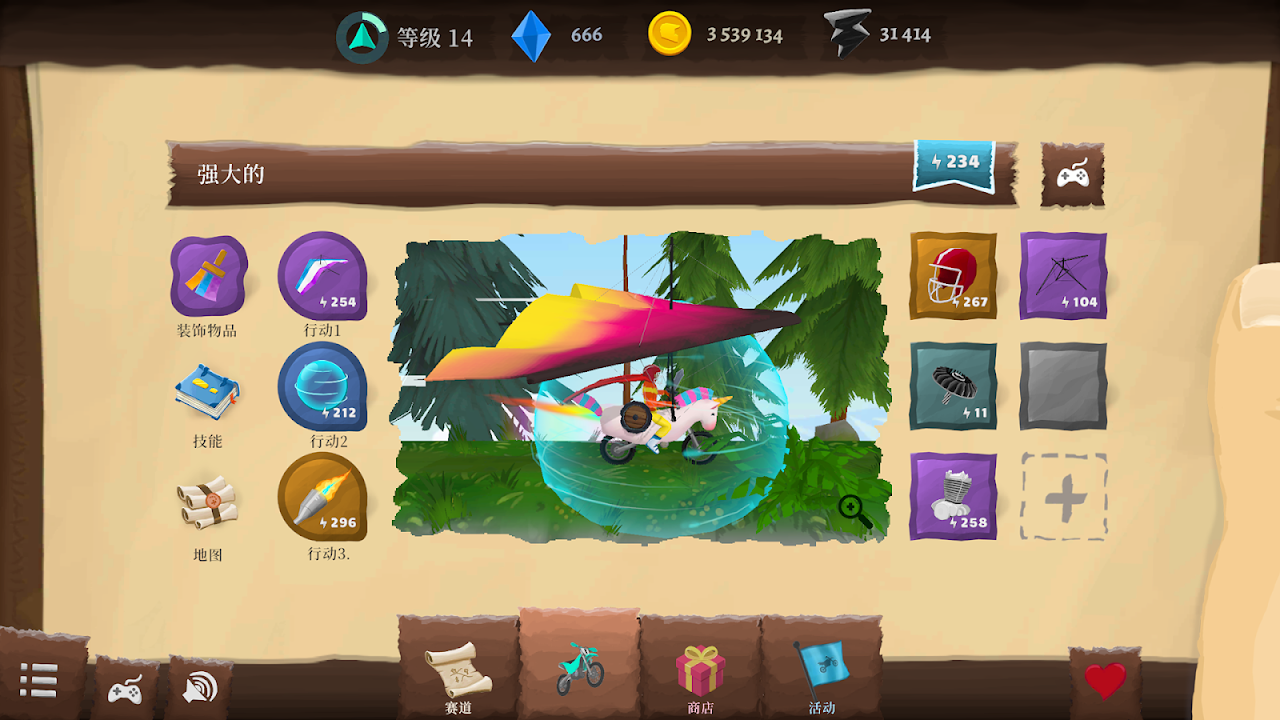Screen dimensions: 1280x720
Task: Choose the parachute item with 11 power
Action: click(x=953, y=386)
